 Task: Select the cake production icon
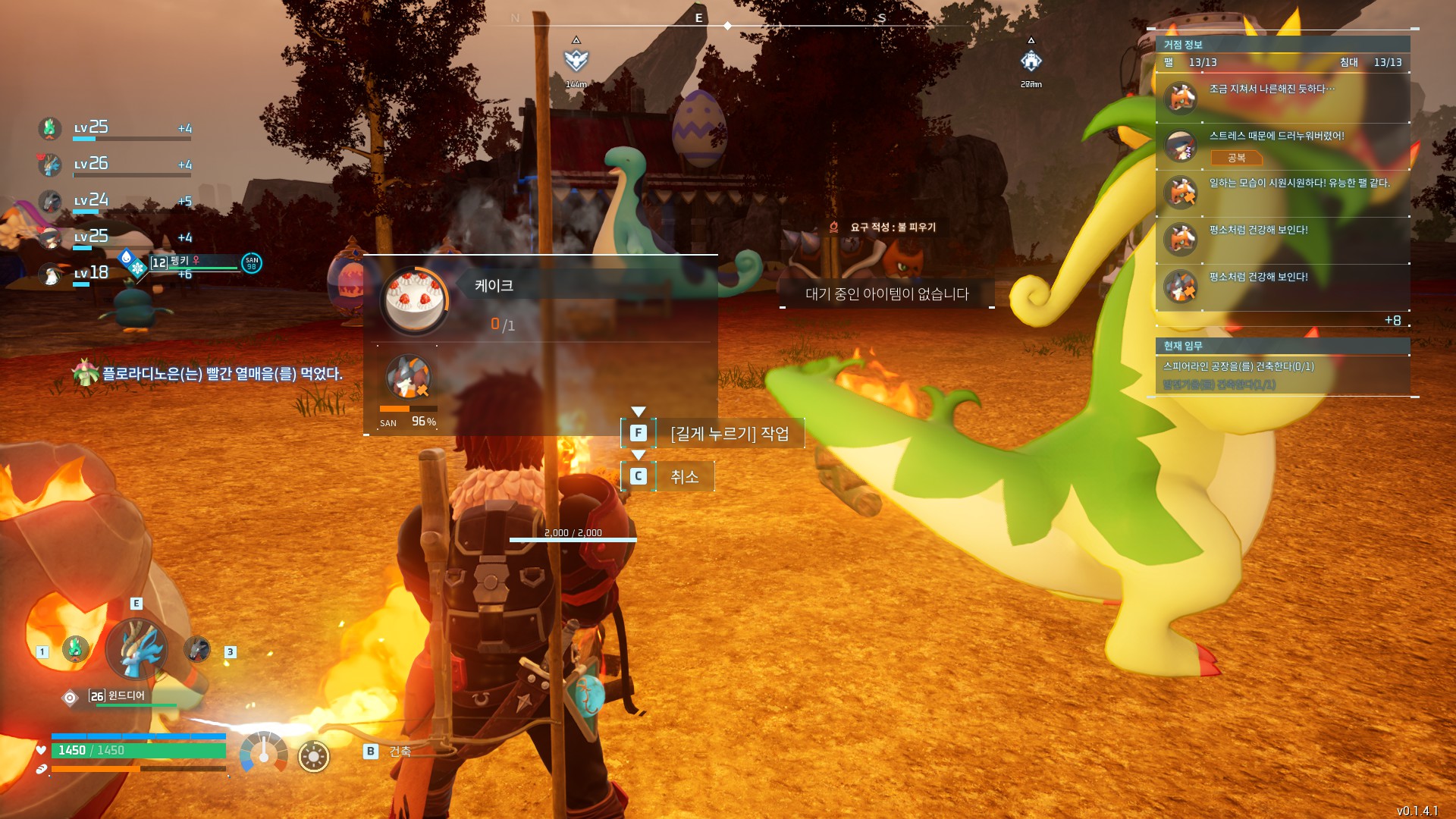coord(414,301)
